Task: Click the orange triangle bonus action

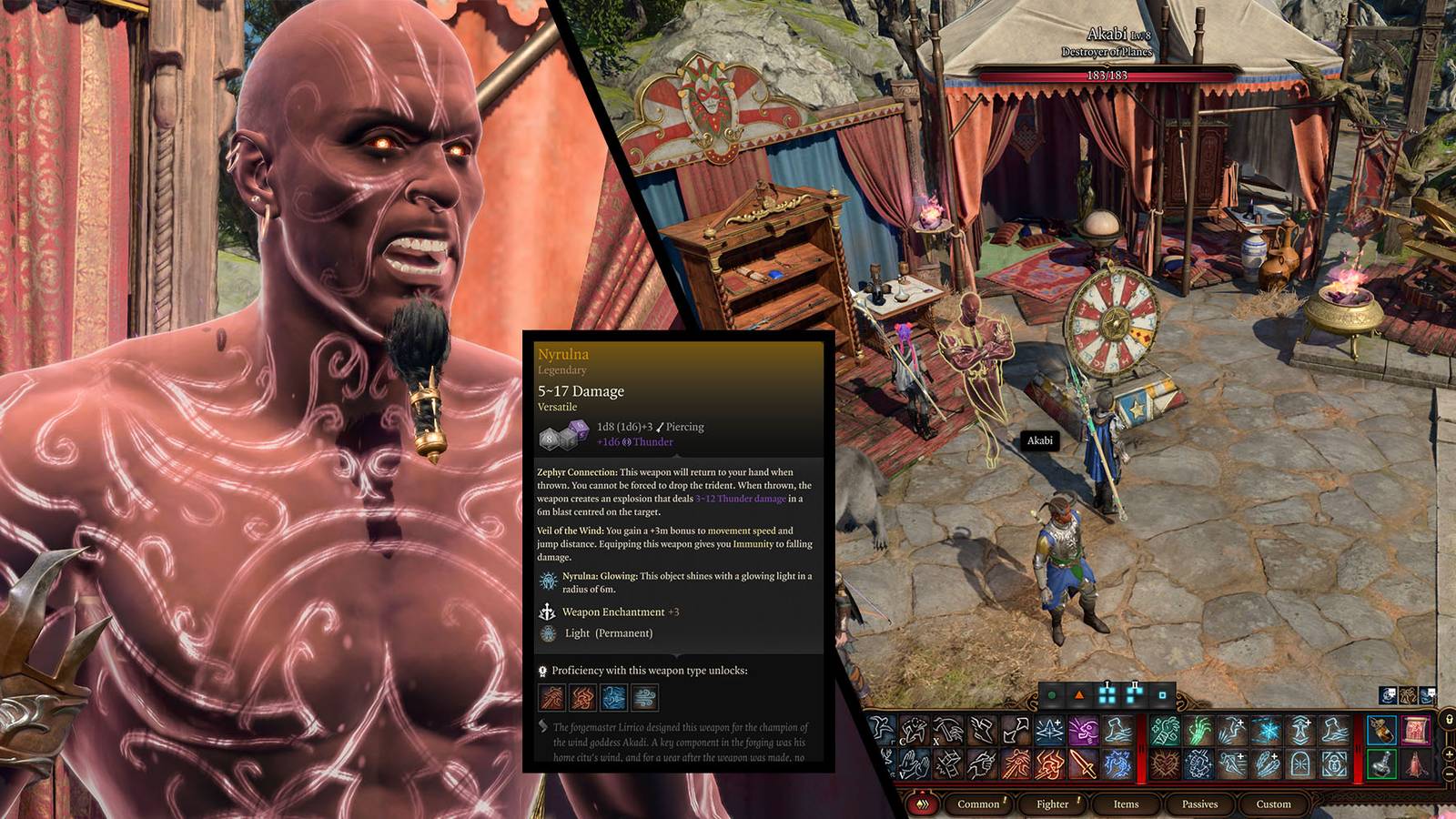Action: coord(1079,695)
